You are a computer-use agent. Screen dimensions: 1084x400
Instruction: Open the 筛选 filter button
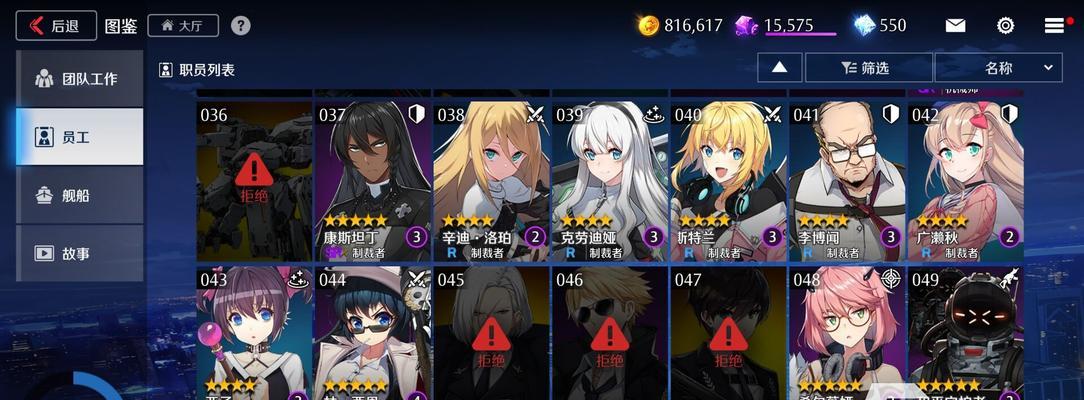point(868,68)
